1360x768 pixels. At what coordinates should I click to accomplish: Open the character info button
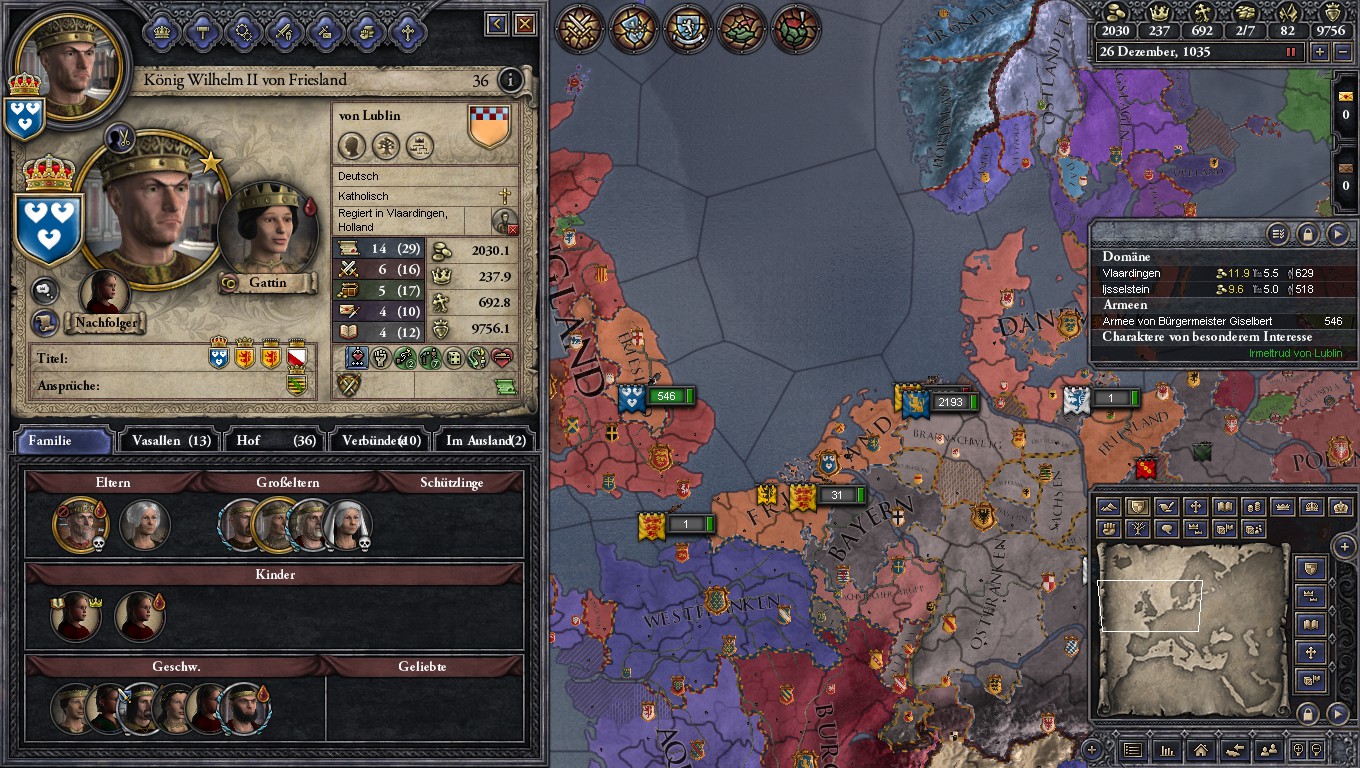tap(511, 80)
